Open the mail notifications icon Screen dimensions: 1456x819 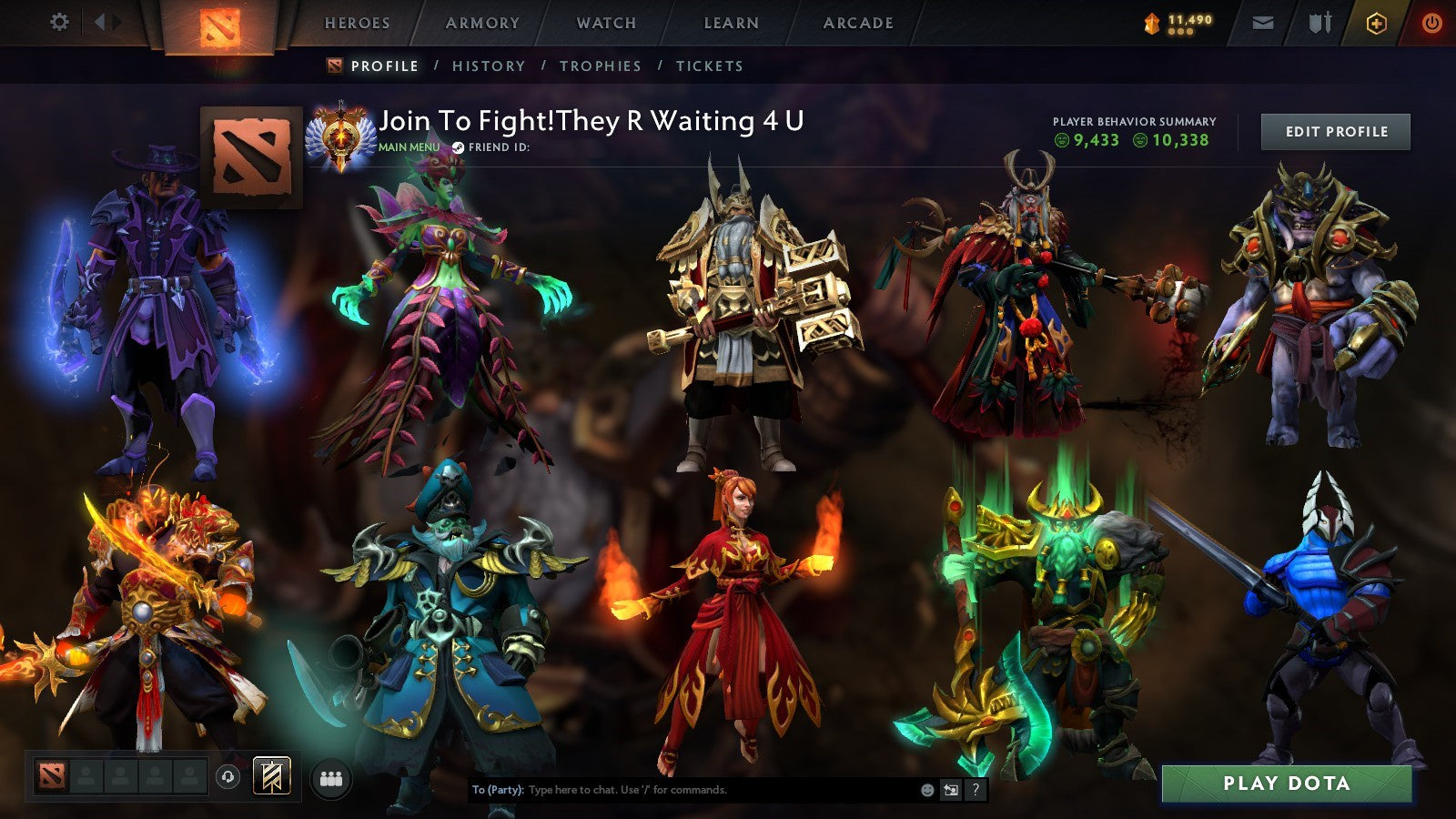1262,21
